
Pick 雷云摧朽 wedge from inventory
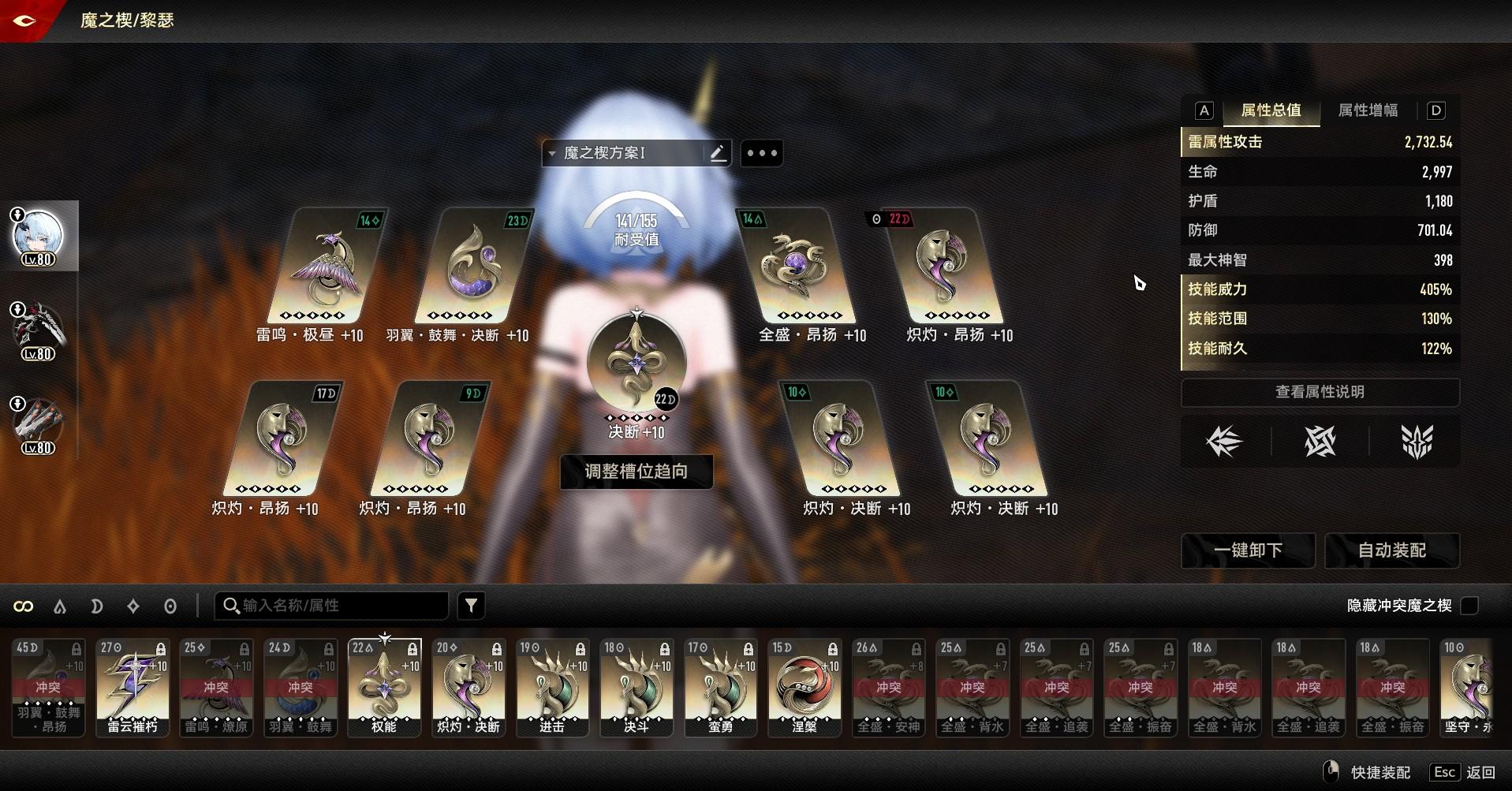133,687
